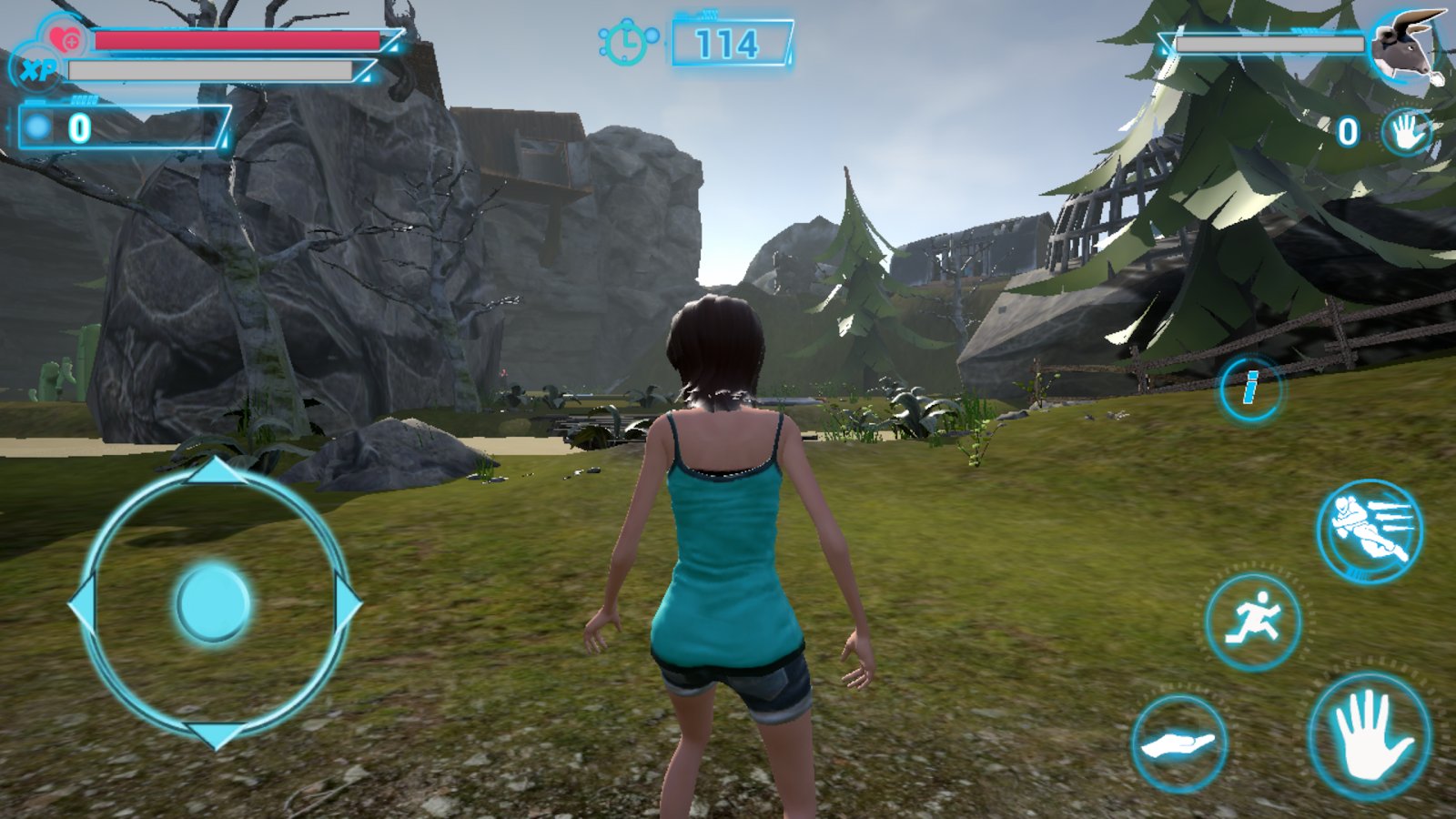The height and width of the screenshot is (819, 1456).
Task: Click the joystick's right arrow
Action: pyautogui.click(x=349, y=603)
